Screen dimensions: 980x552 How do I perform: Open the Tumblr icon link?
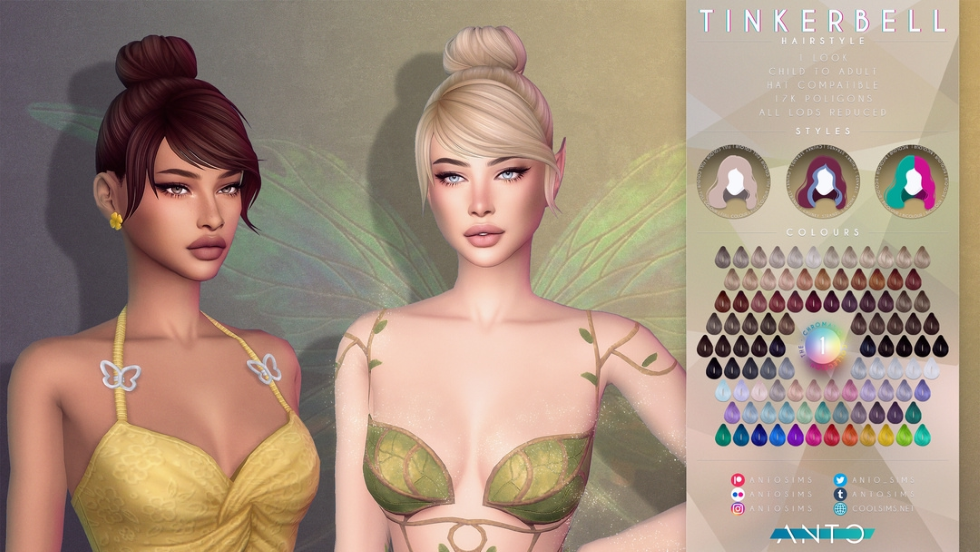click(x=840, y=495)
